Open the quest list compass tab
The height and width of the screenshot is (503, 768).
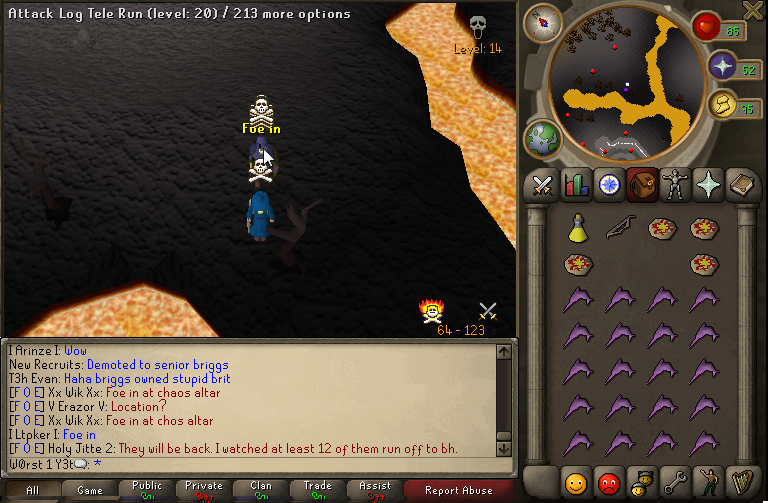[608, 184]
